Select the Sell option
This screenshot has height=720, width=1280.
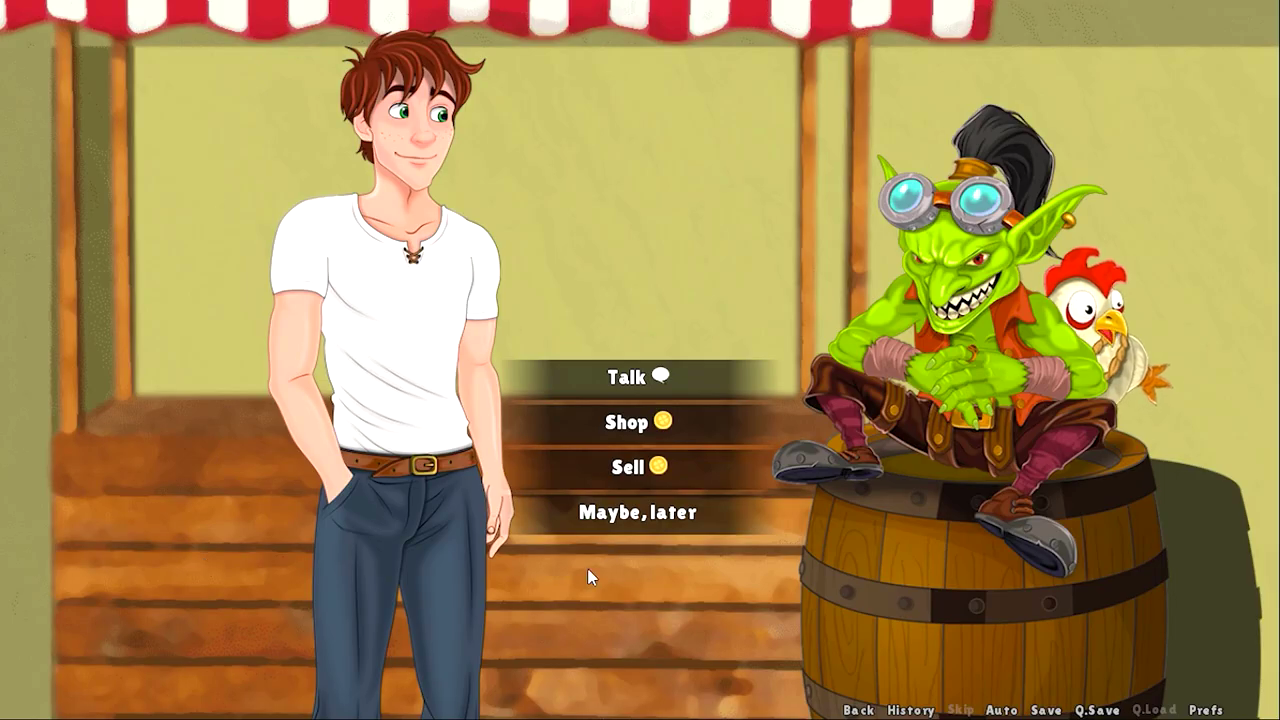(x=637, y=467)
